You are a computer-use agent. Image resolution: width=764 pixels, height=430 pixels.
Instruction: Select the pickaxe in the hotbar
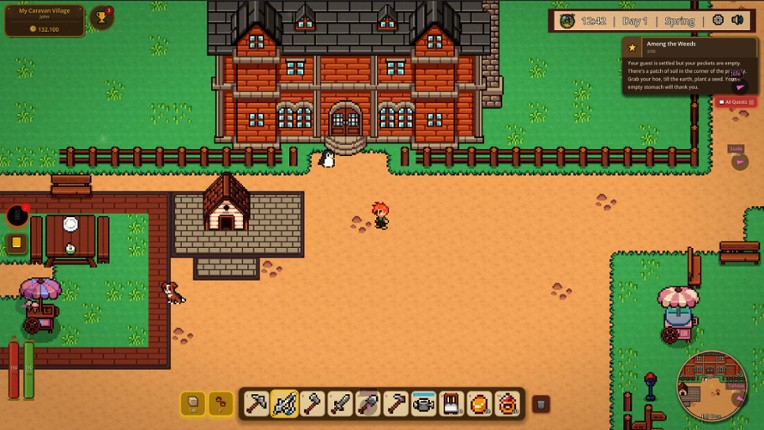click(x=257, y=404)
